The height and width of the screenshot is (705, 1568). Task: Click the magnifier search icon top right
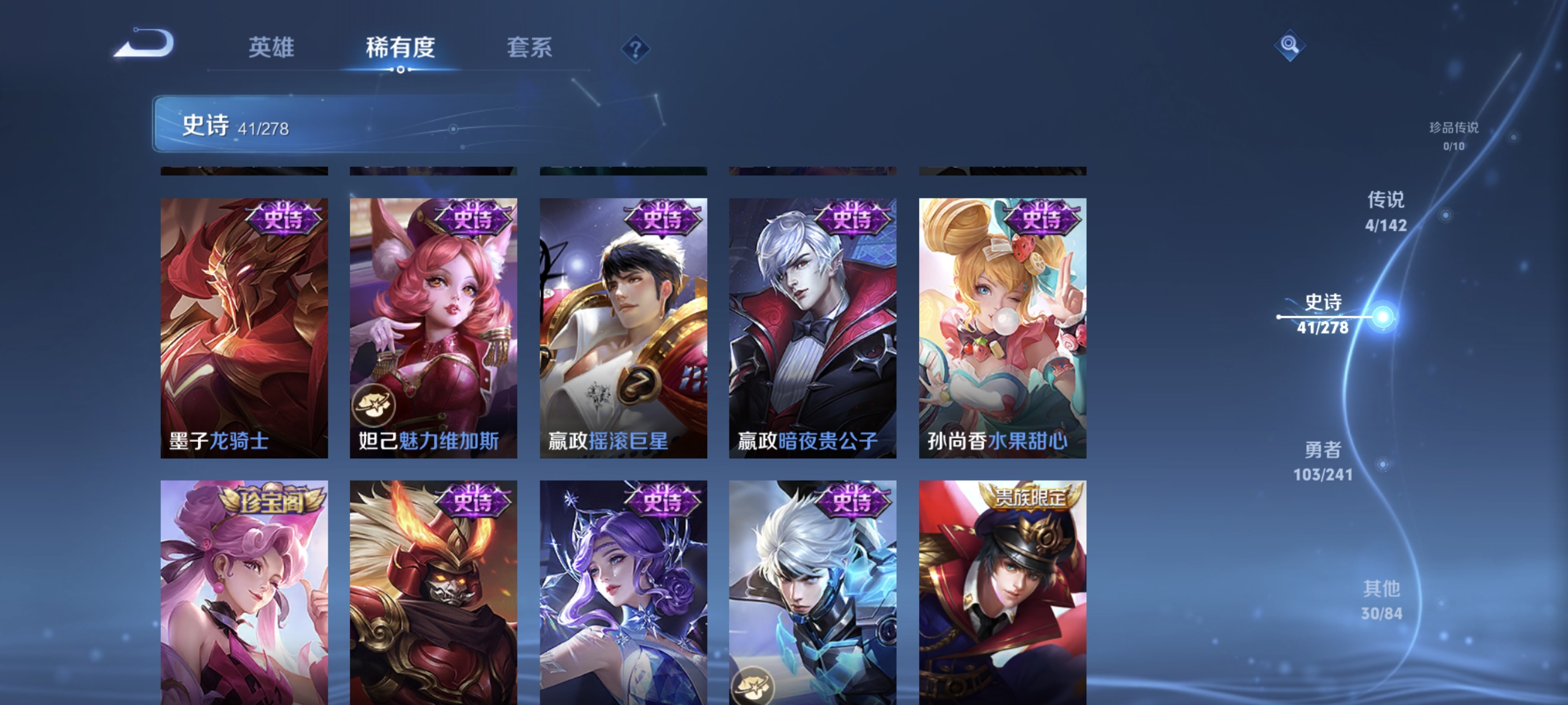1290,45
